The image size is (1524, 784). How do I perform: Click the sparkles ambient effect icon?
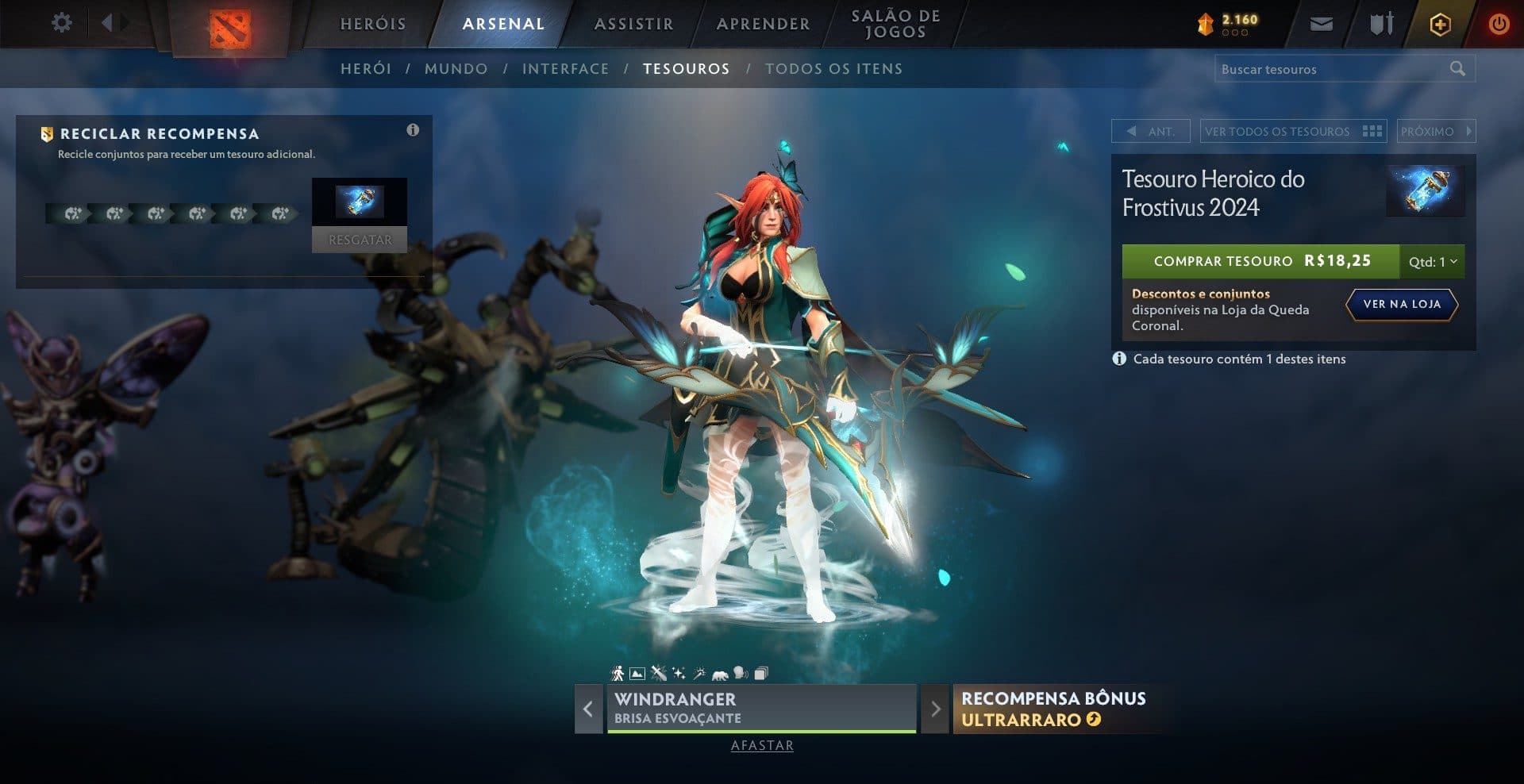(679, 673)
